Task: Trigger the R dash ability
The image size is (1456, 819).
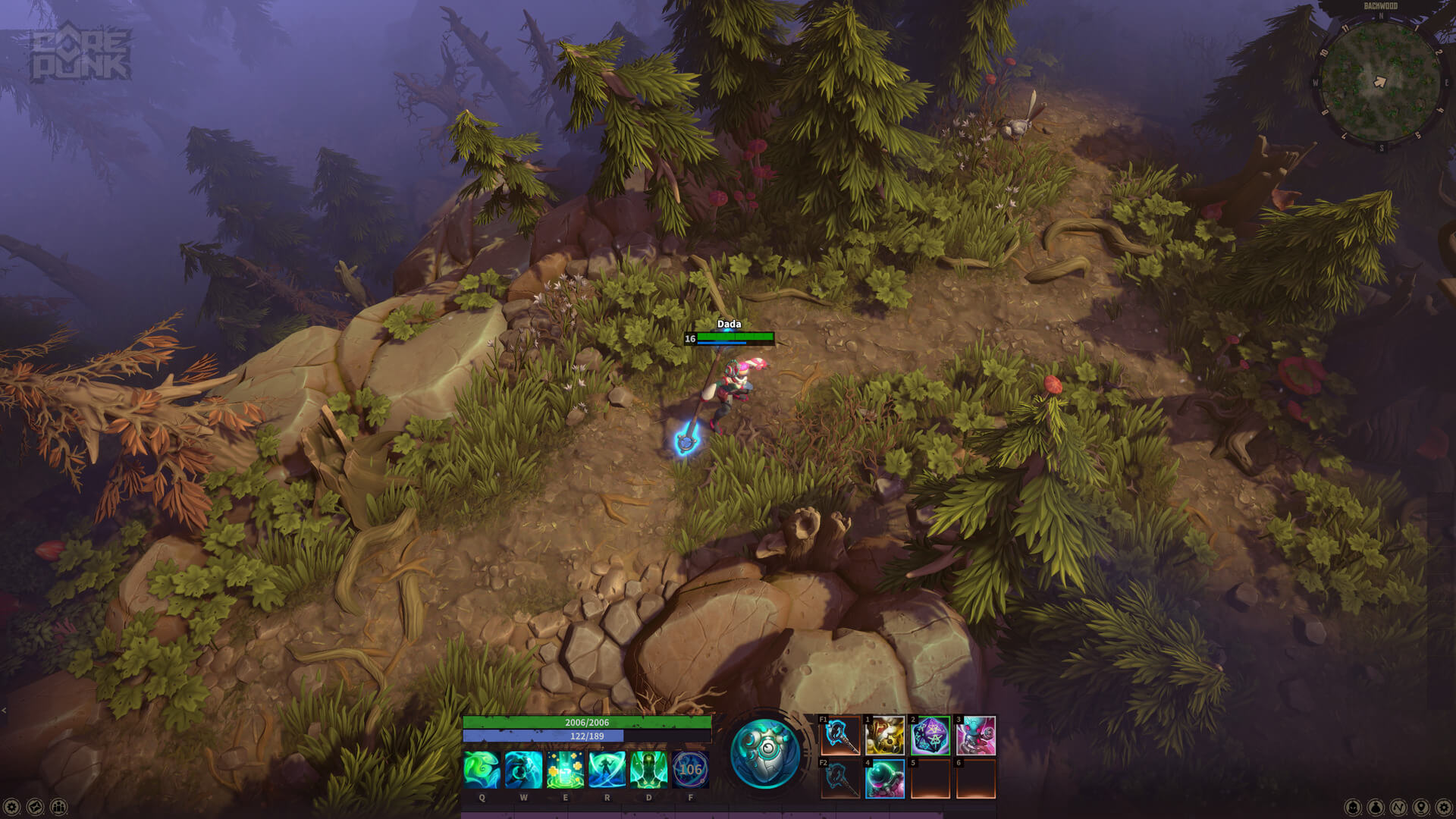Action: 607,770
